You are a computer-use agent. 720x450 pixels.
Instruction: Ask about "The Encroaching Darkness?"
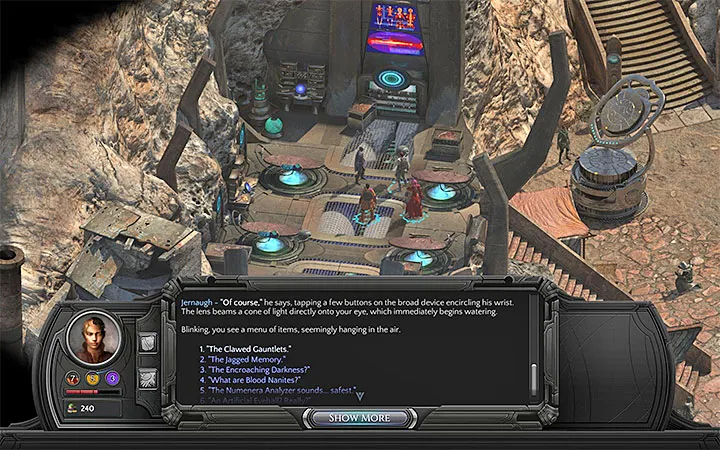(256, 369)
